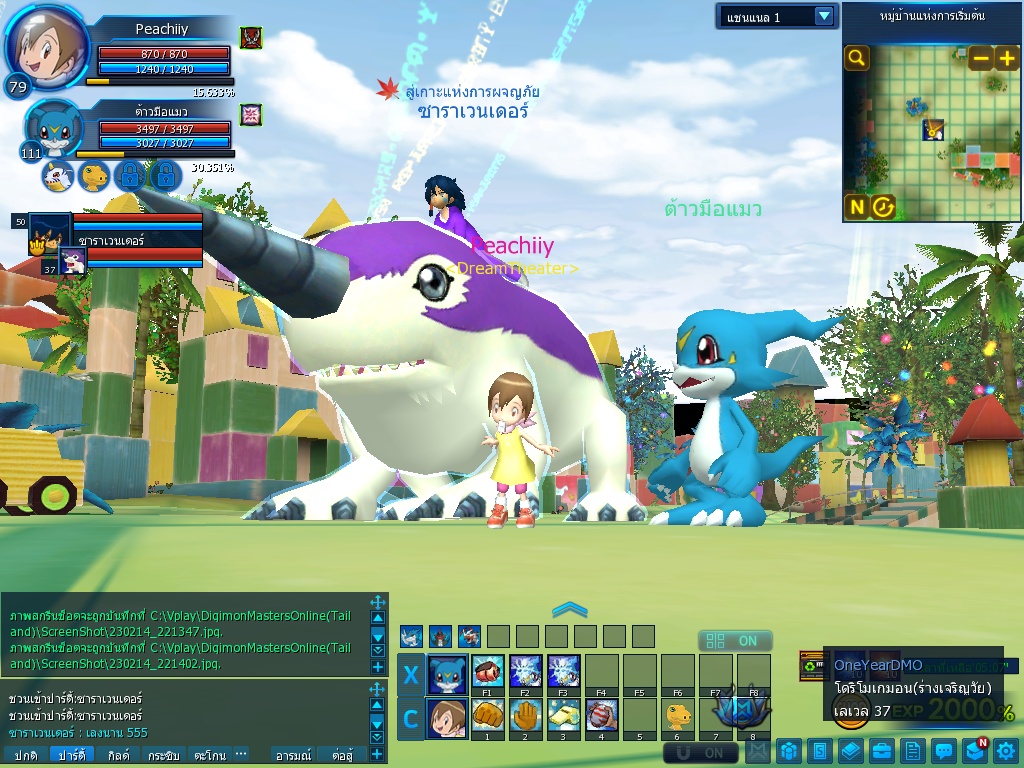Activate the F1 bite skill slot
This screenshot has width=1024, height=768.
coord(487,671)
